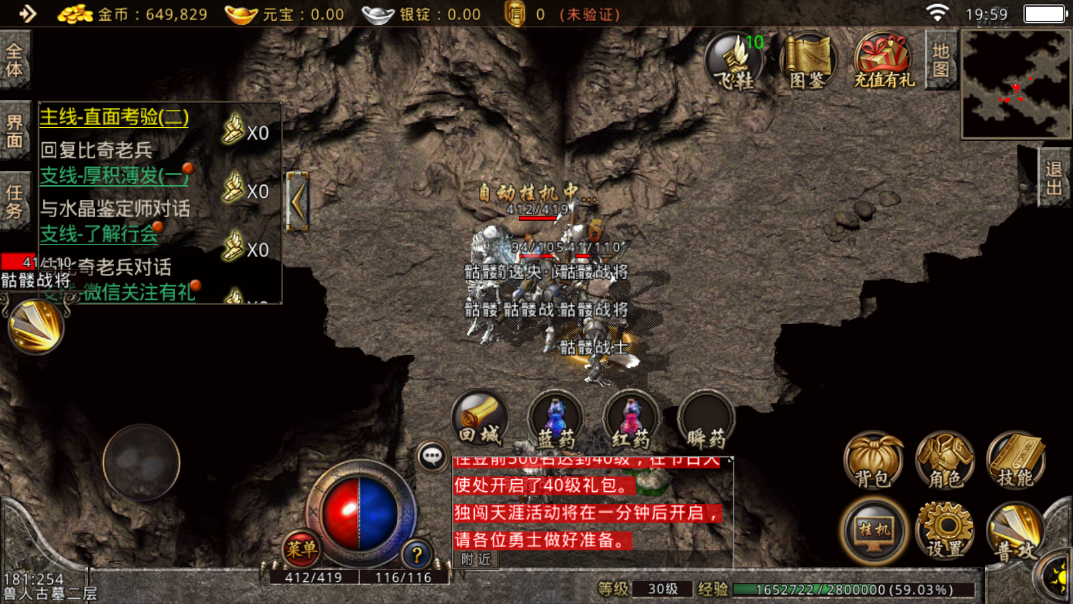Switch to the 界面 tab
This screenshot has height=604, width=1073.
[x=15, y=131]
